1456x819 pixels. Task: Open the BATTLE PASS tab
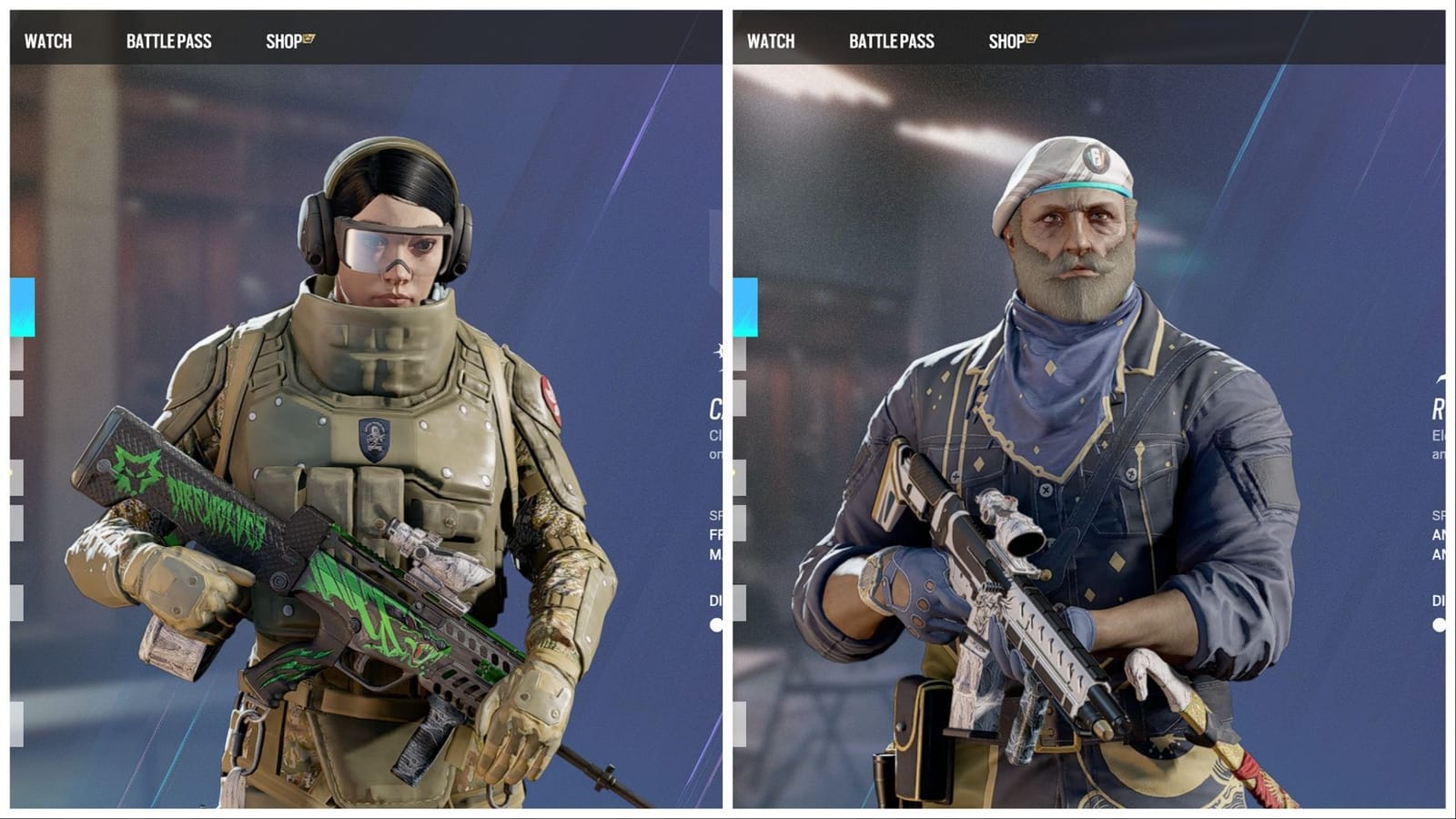click(167, 40)
